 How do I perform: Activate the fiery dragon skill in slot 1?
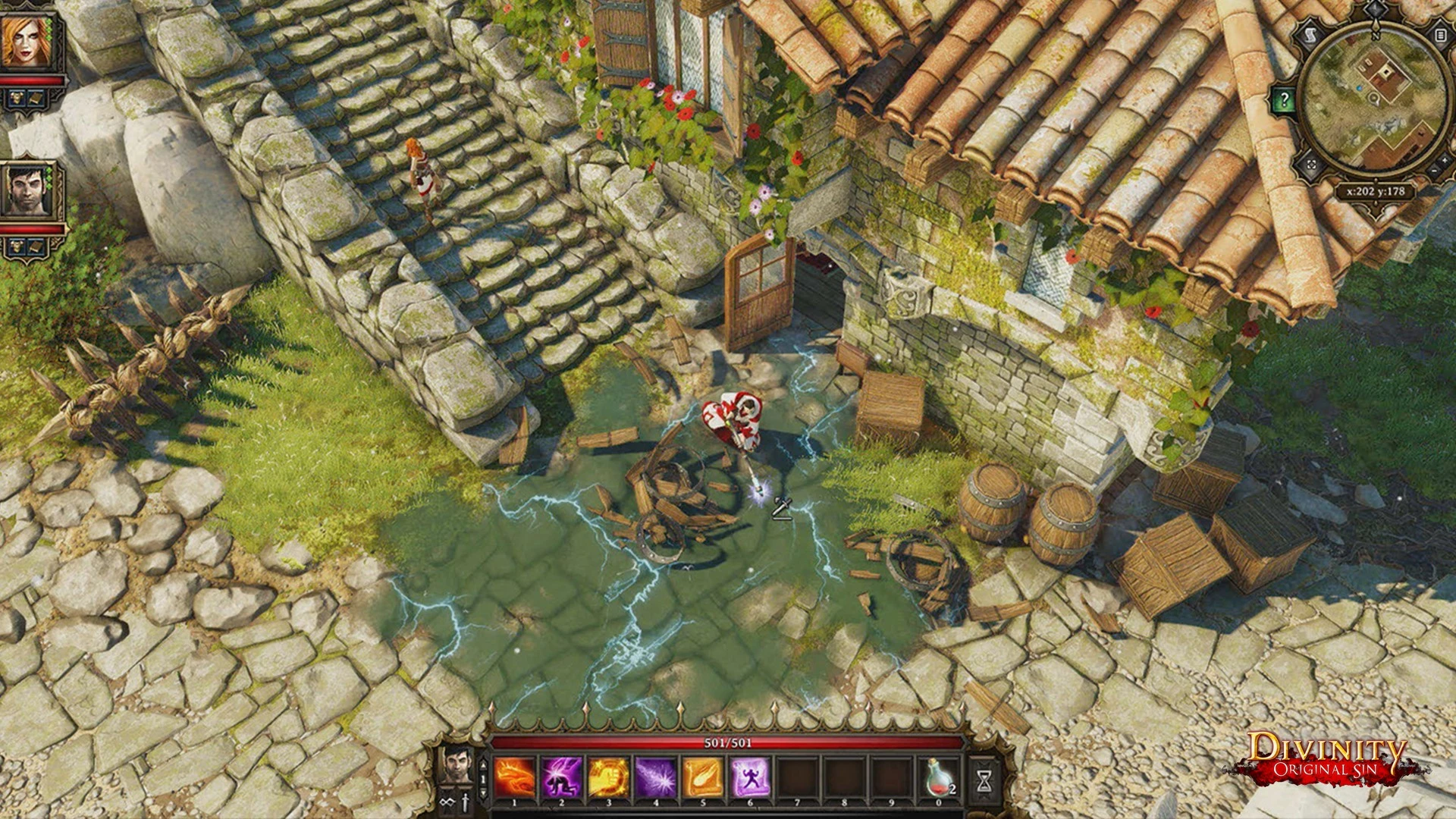[514, 779]
